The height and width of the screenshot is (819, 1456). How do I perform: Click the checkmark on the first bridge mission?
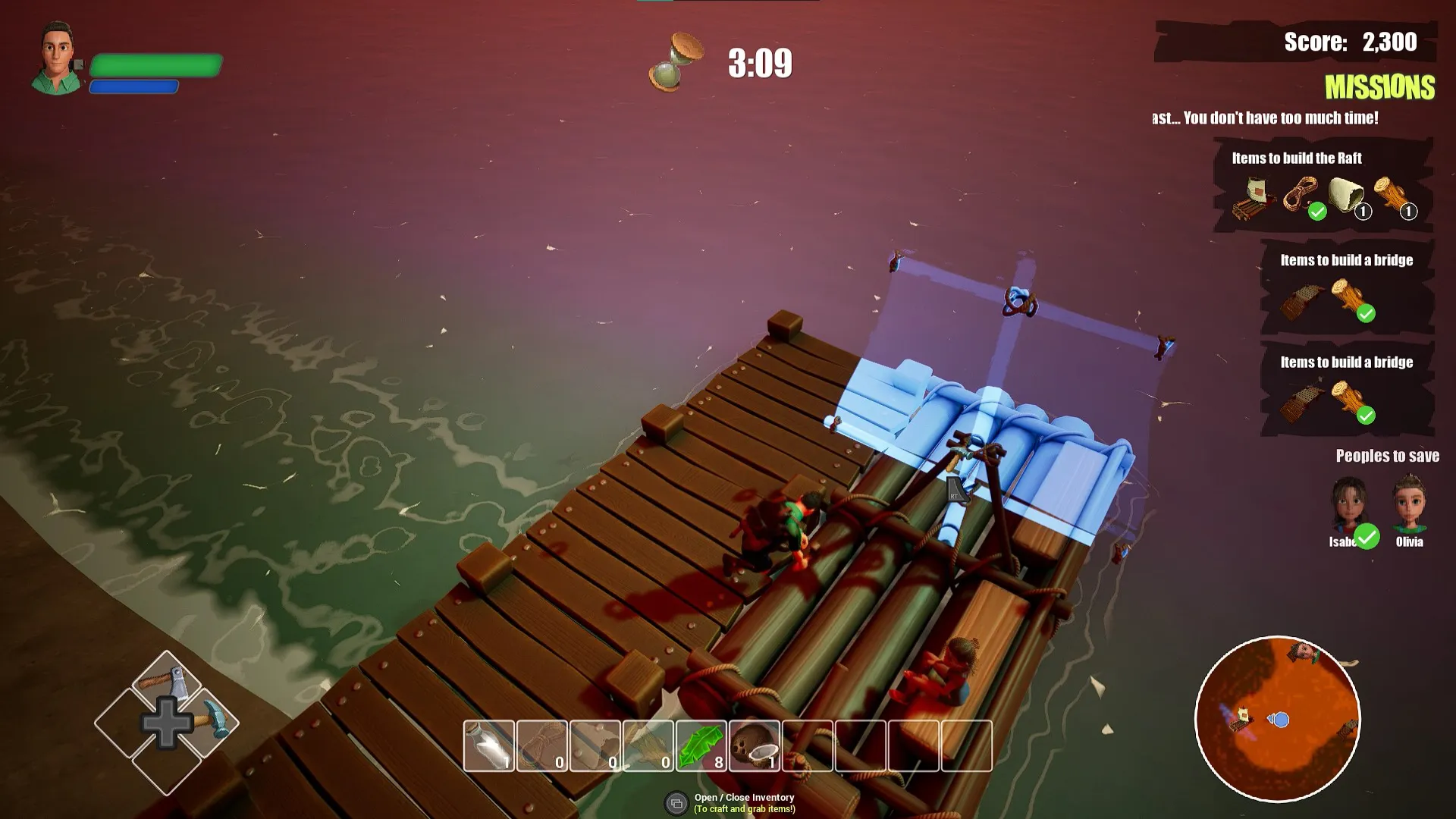click(1367, 313)
